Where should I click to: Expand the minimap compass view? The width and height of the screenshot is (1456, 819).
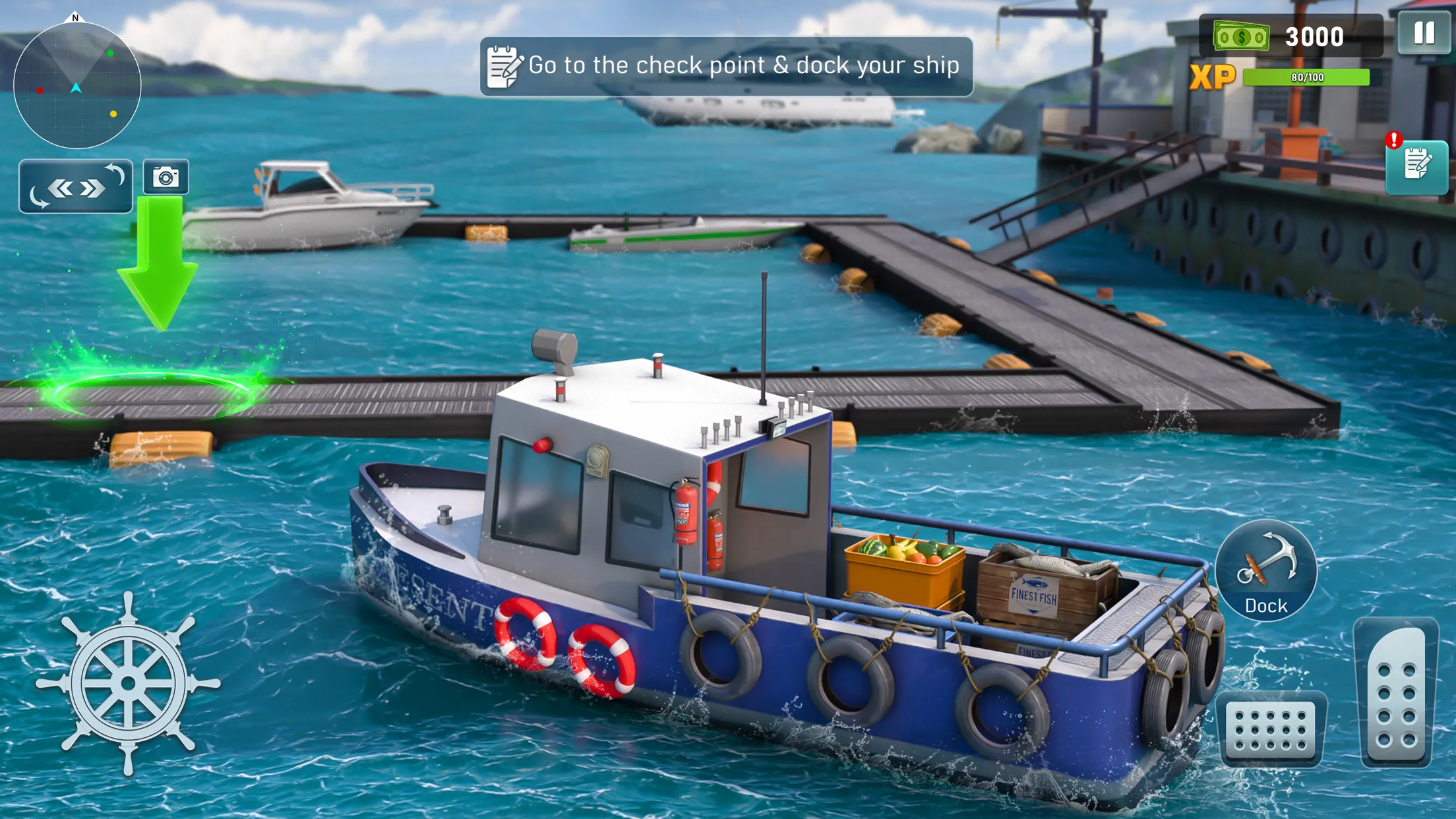click(76, 86)
